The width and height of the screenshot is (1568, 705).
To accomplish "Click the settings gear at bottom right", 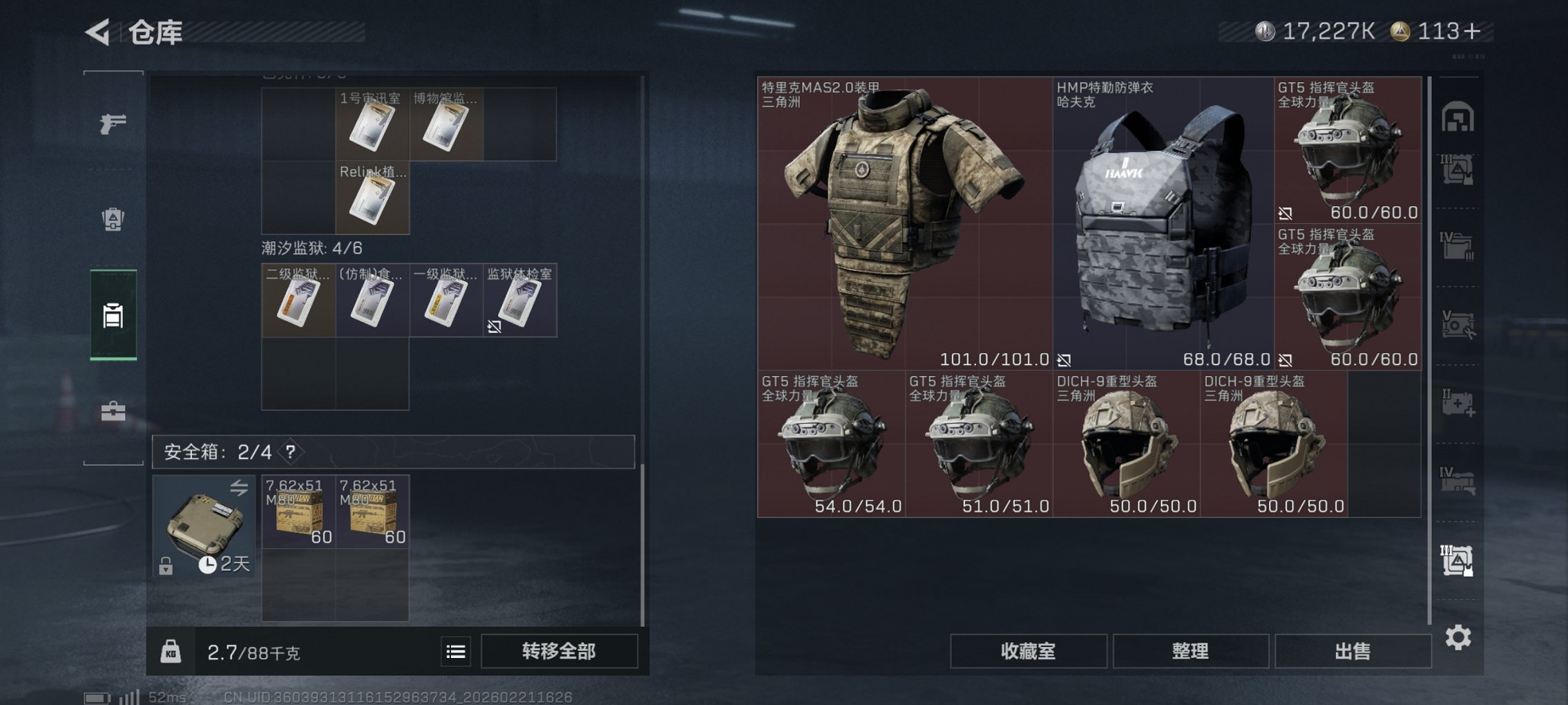I will (x=1459, y=637).
